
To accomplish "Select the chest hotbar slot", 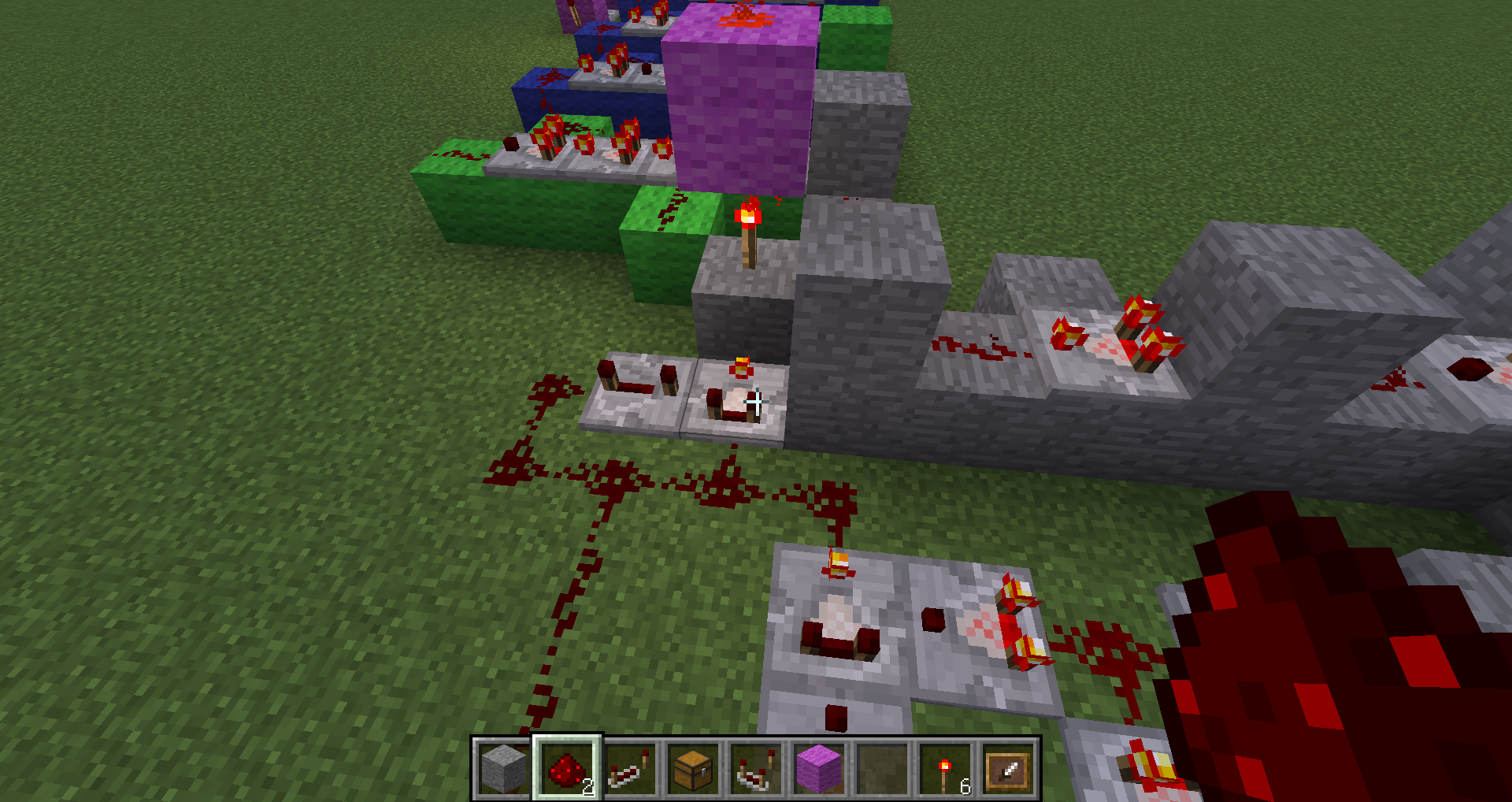I will (x=693, y=768).
